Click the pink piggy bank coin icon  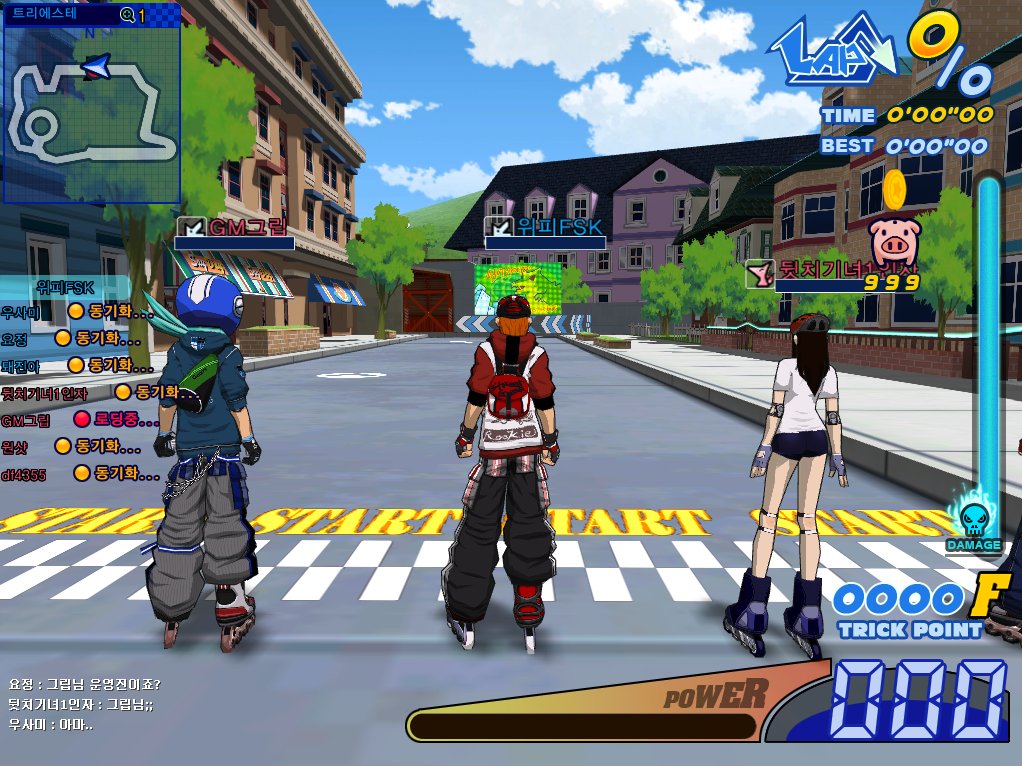[893, 241]
